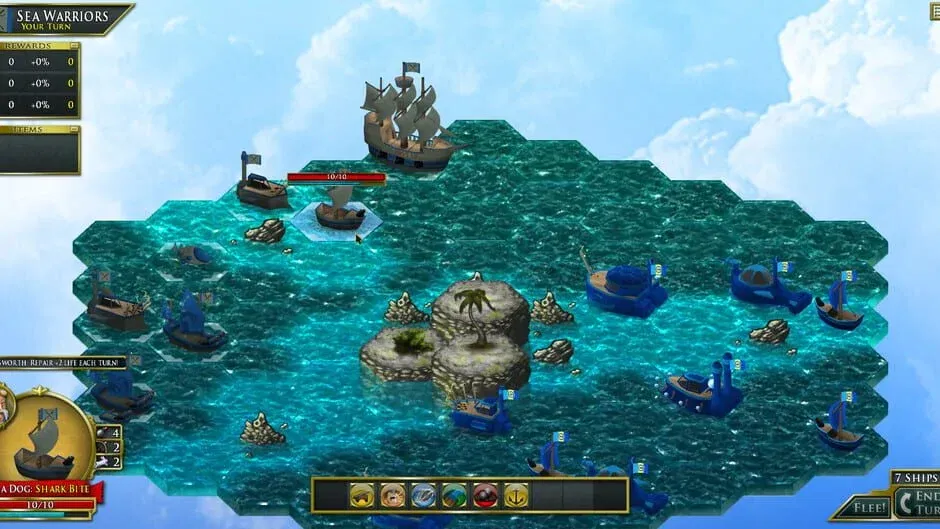Activate the golden anchor ability

point(516,495)
